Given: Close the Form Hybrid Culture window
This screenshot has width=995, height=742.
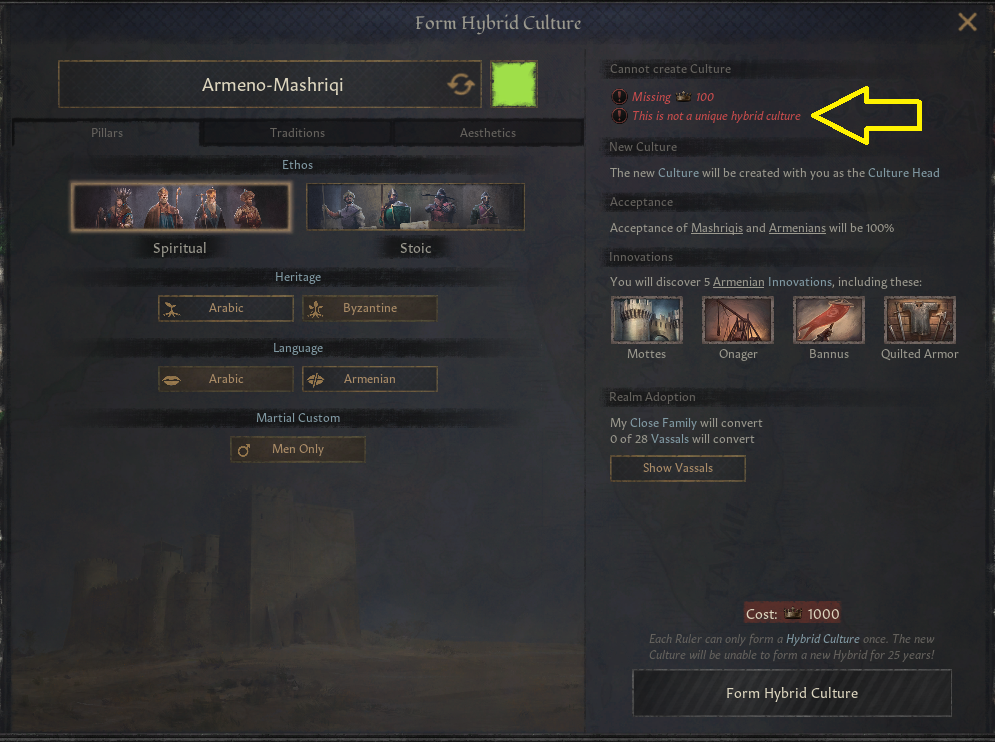Looking at the screenshot, I should pos(967,22).
